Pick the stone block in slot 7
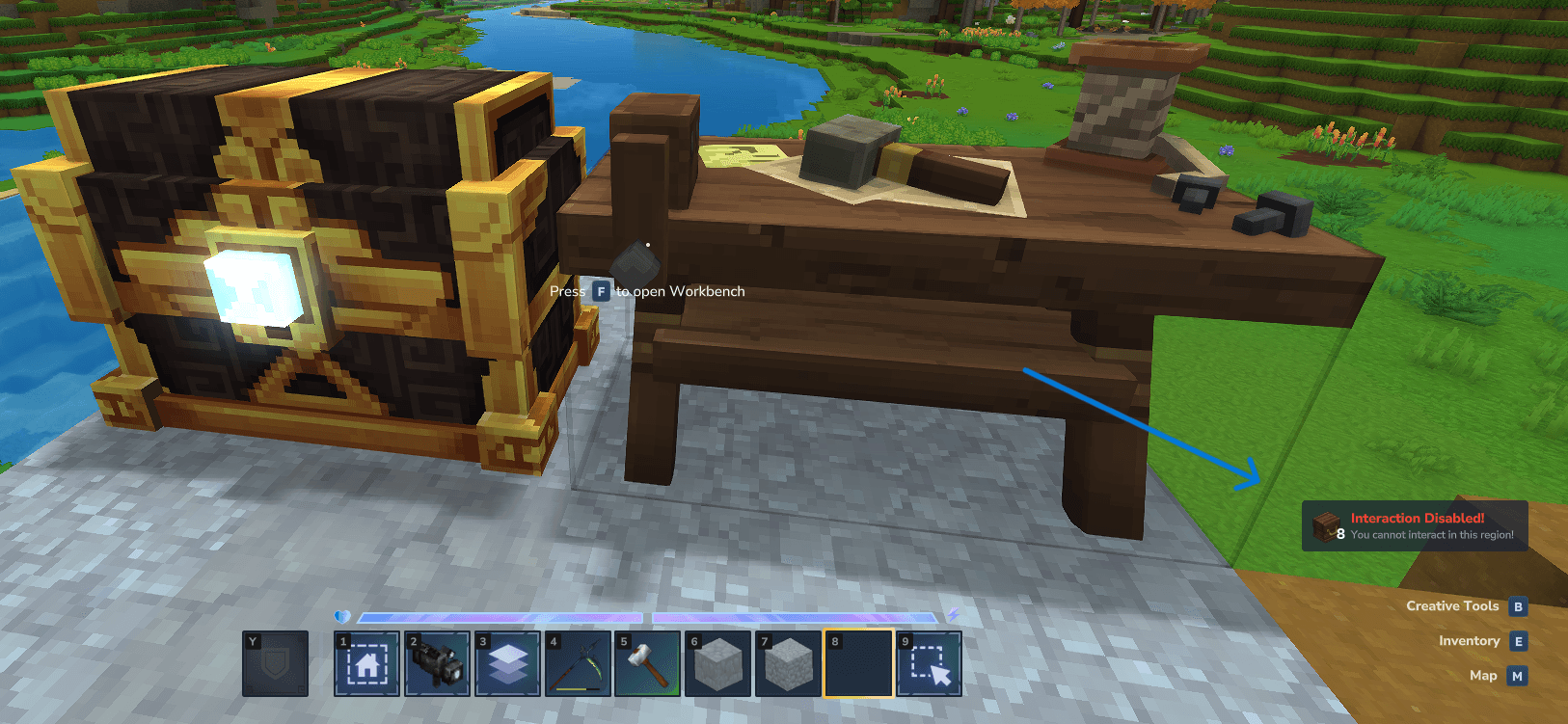The width and height of the screenshot is (1568, 724). click(789, 663)
